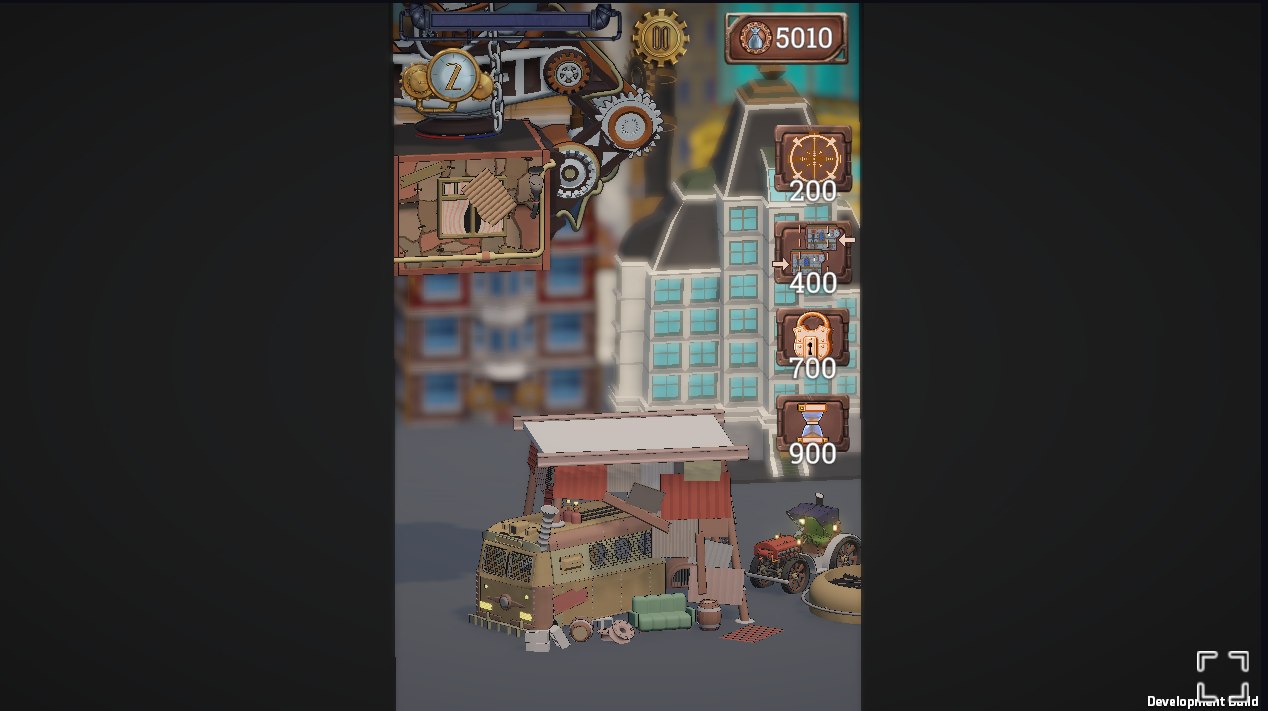Viewport: 1268px width, 711px height.
Task: Activate the block alignment power-up costing 400
Action: click(x=812, y=252)
